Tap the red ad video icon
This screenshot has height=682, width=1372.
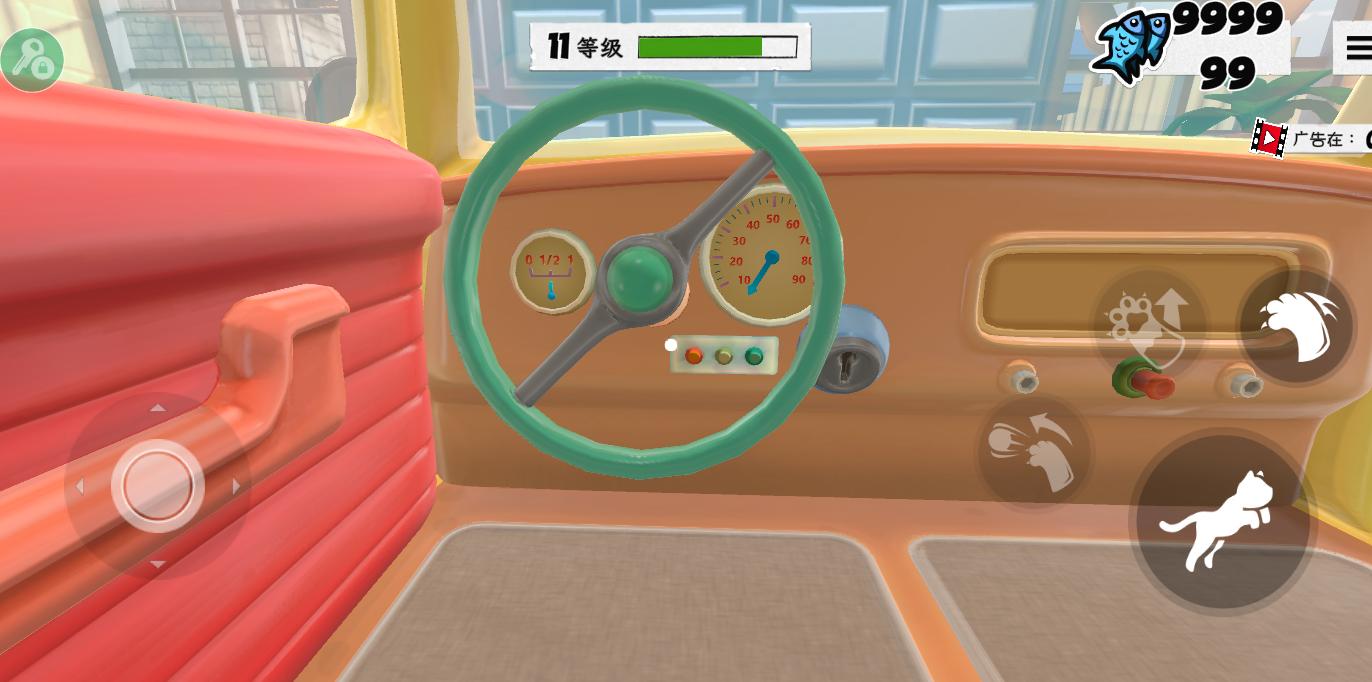[x=1269, y=138]
